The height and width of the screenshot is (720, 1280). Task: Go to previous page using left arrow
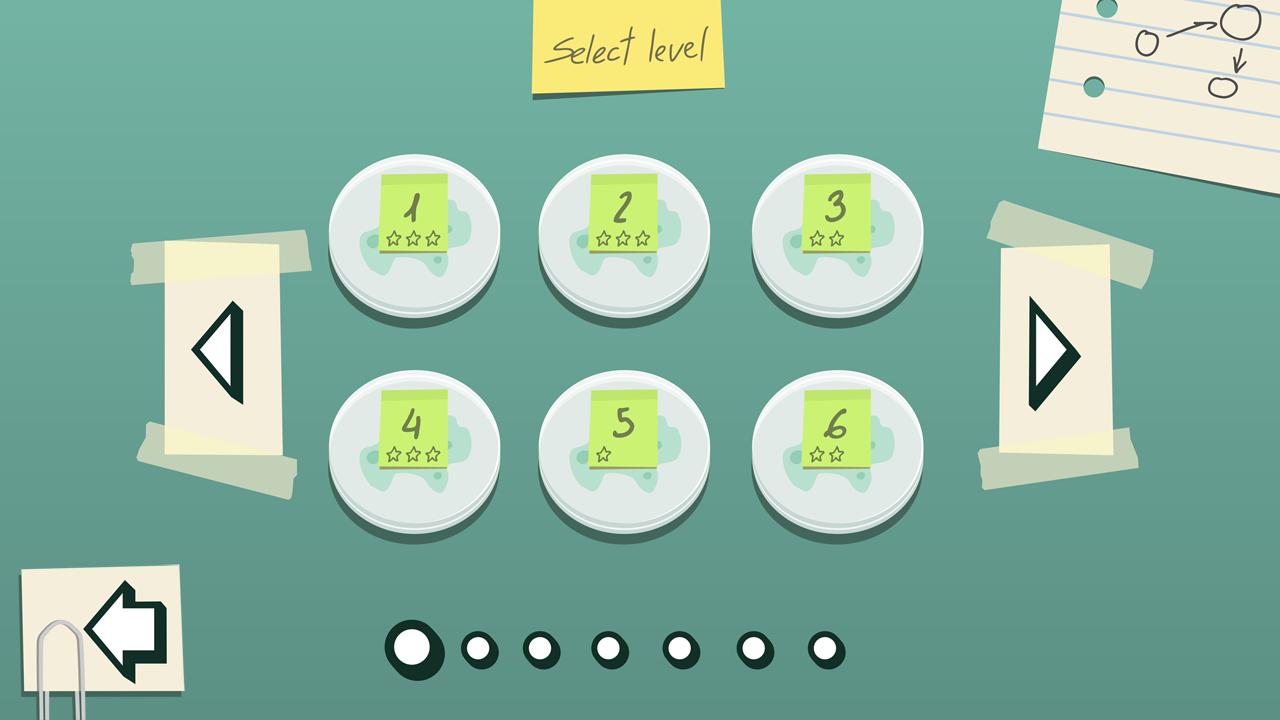pyautogui.click(x=222, y=353)
